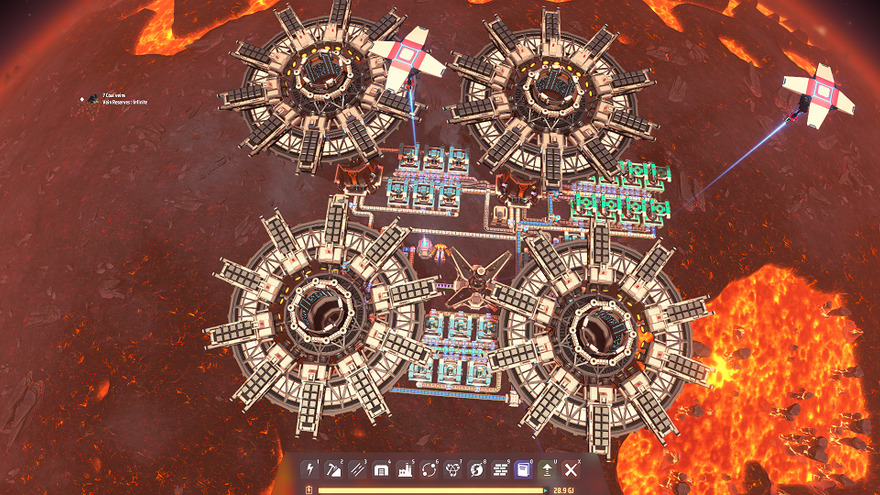Open the orbit-icon logistics category
This screenshot has height=495, width=880.
click(428, 468)
